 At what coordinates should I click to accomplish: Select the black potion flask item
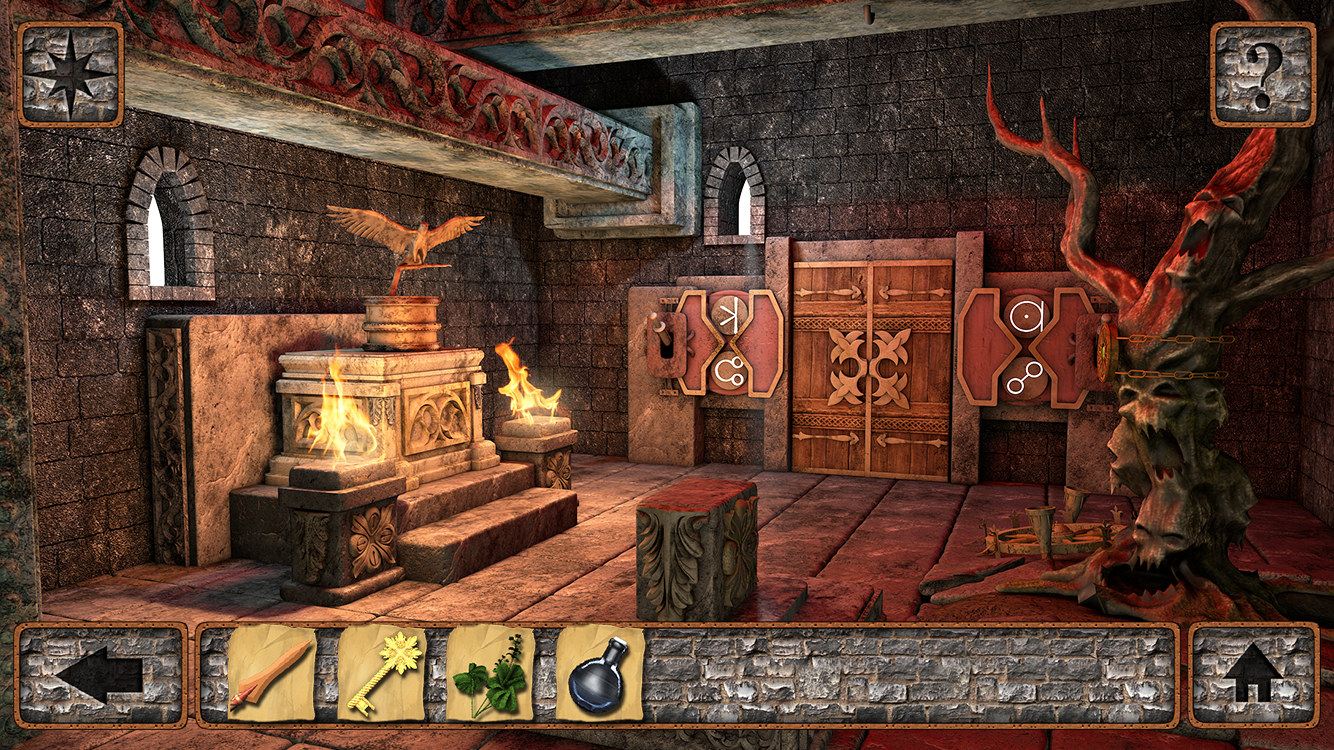pos(599,673)
